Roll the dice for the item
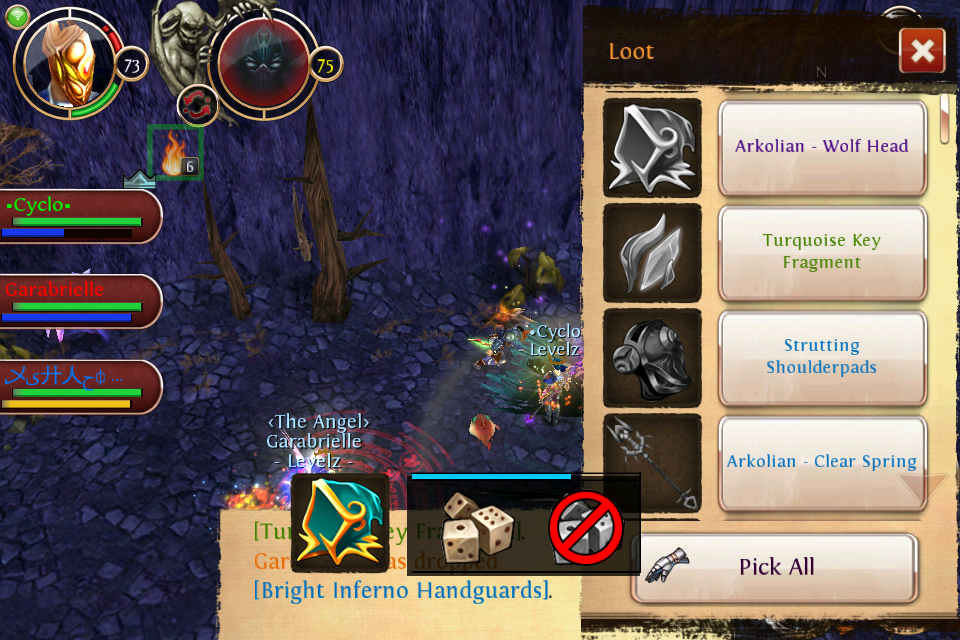Screen dimensions: 960x640 tap(478, 525)
